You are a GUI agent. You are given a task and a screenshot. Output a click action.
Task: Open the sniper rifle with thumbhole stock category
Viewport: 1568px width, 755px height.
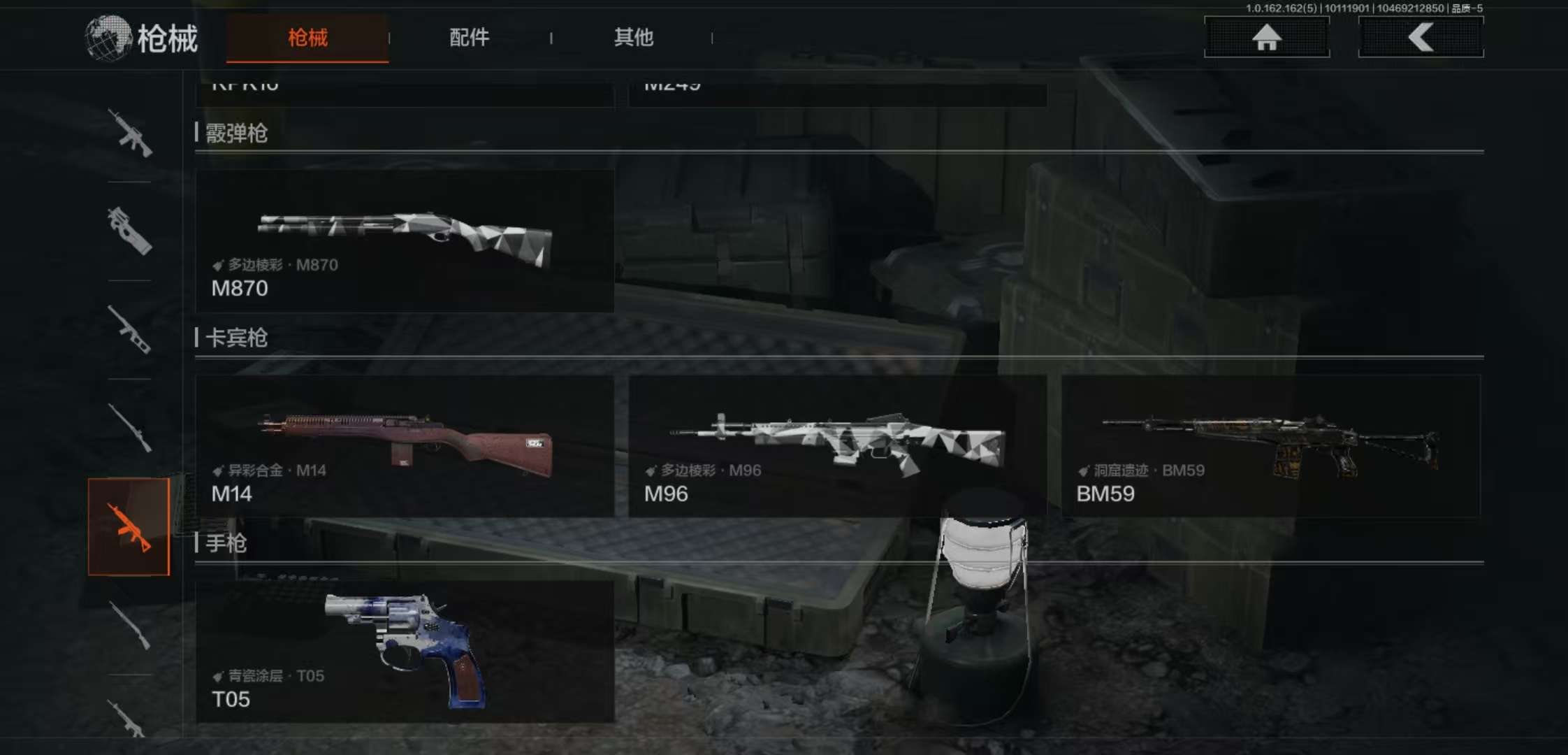130,329
